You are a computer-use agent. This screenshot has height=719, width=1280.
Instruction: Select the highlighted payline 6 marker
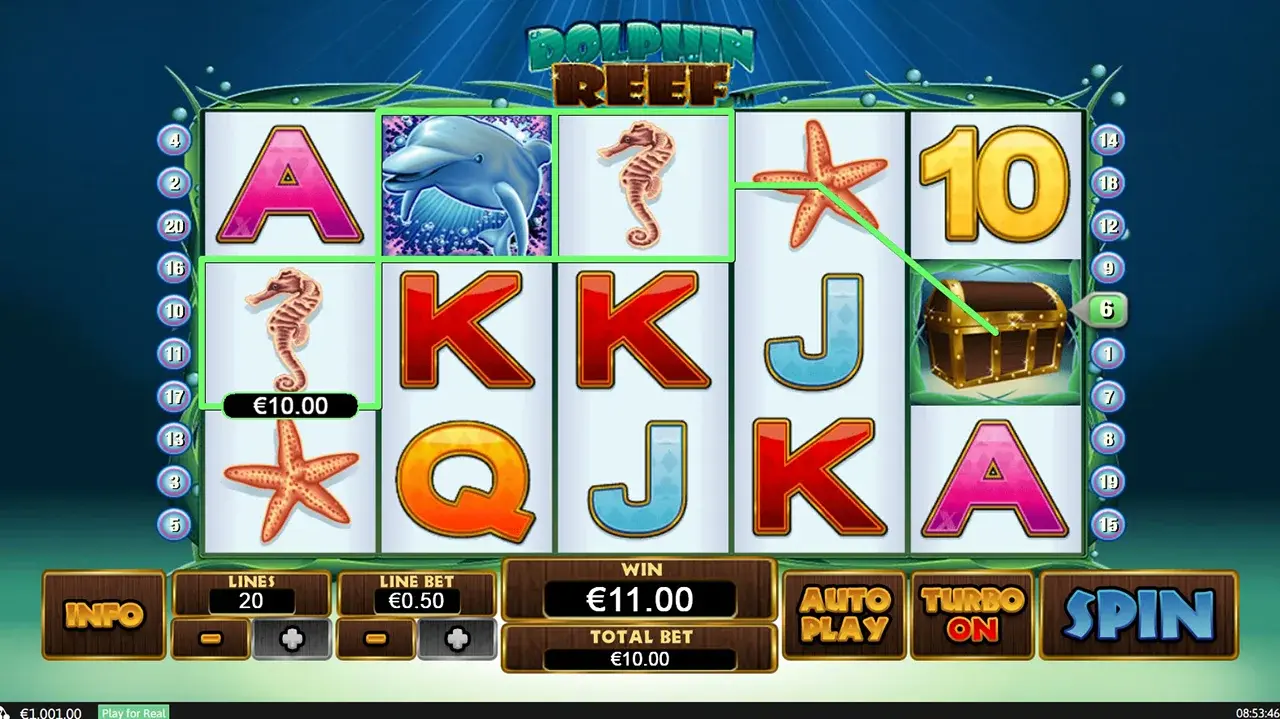click(x=1106, y=310)
